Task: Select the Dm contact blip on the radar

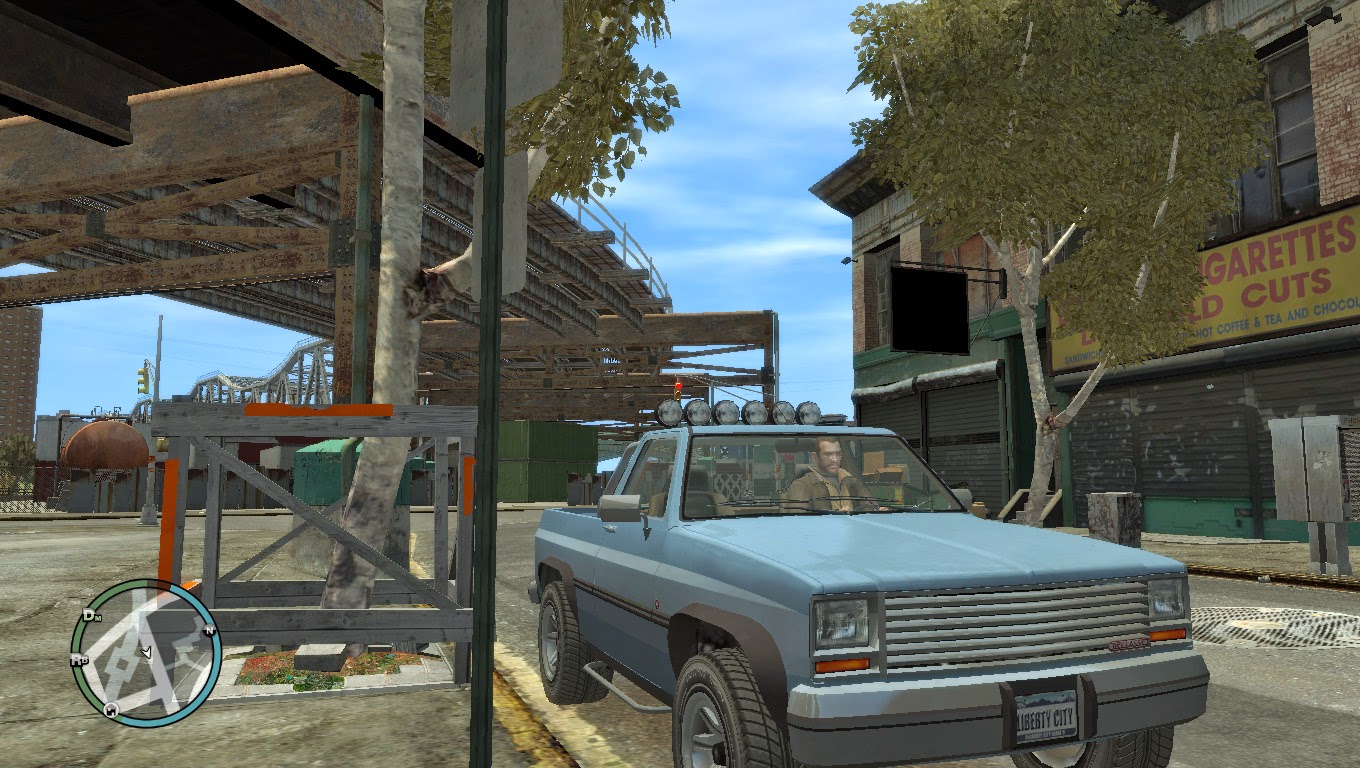Action: click(92, 617)
